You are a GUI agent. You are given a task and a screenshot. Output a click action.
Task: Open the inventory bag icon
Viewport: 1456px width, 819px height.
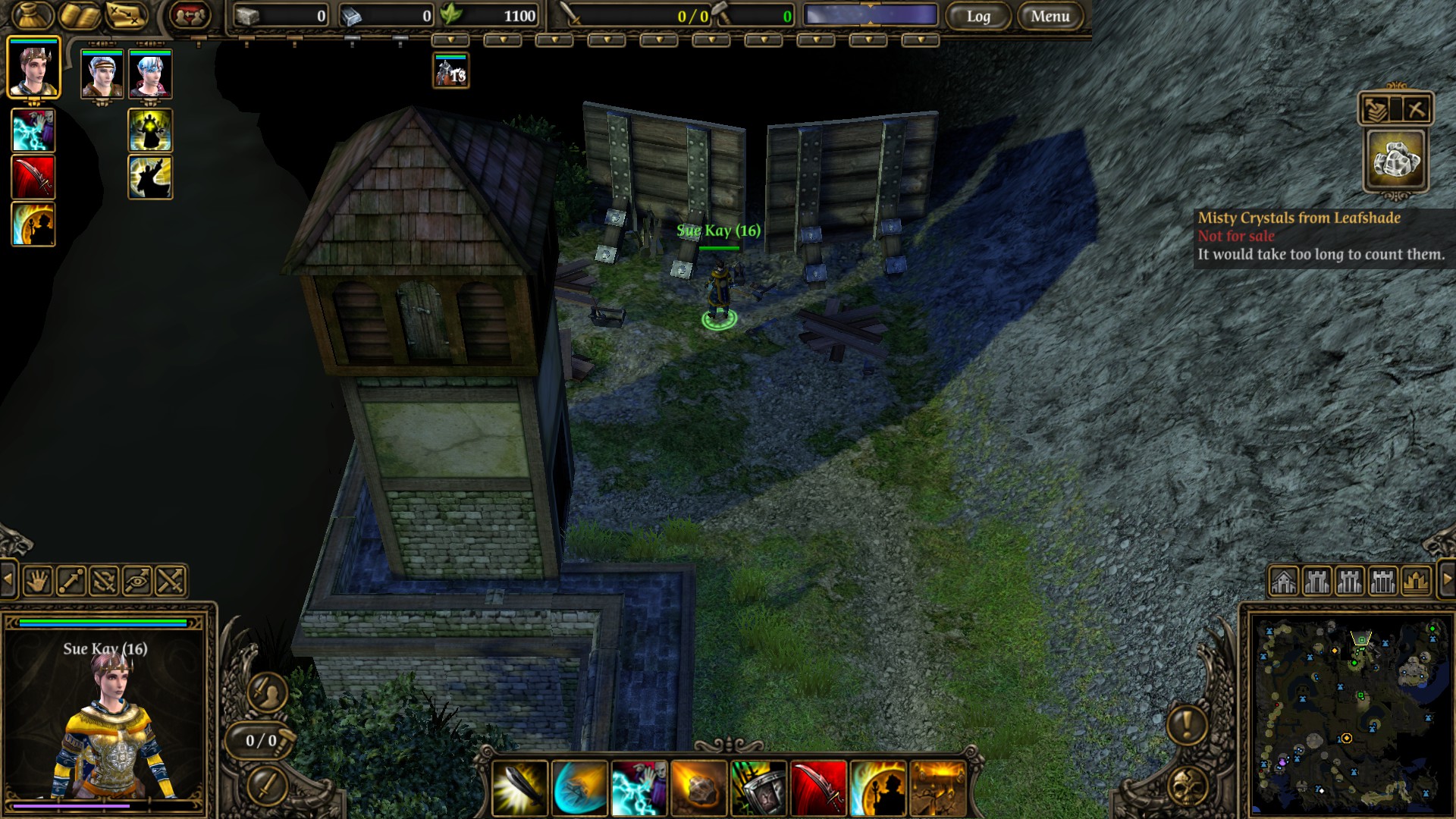[x=33, y=14]
